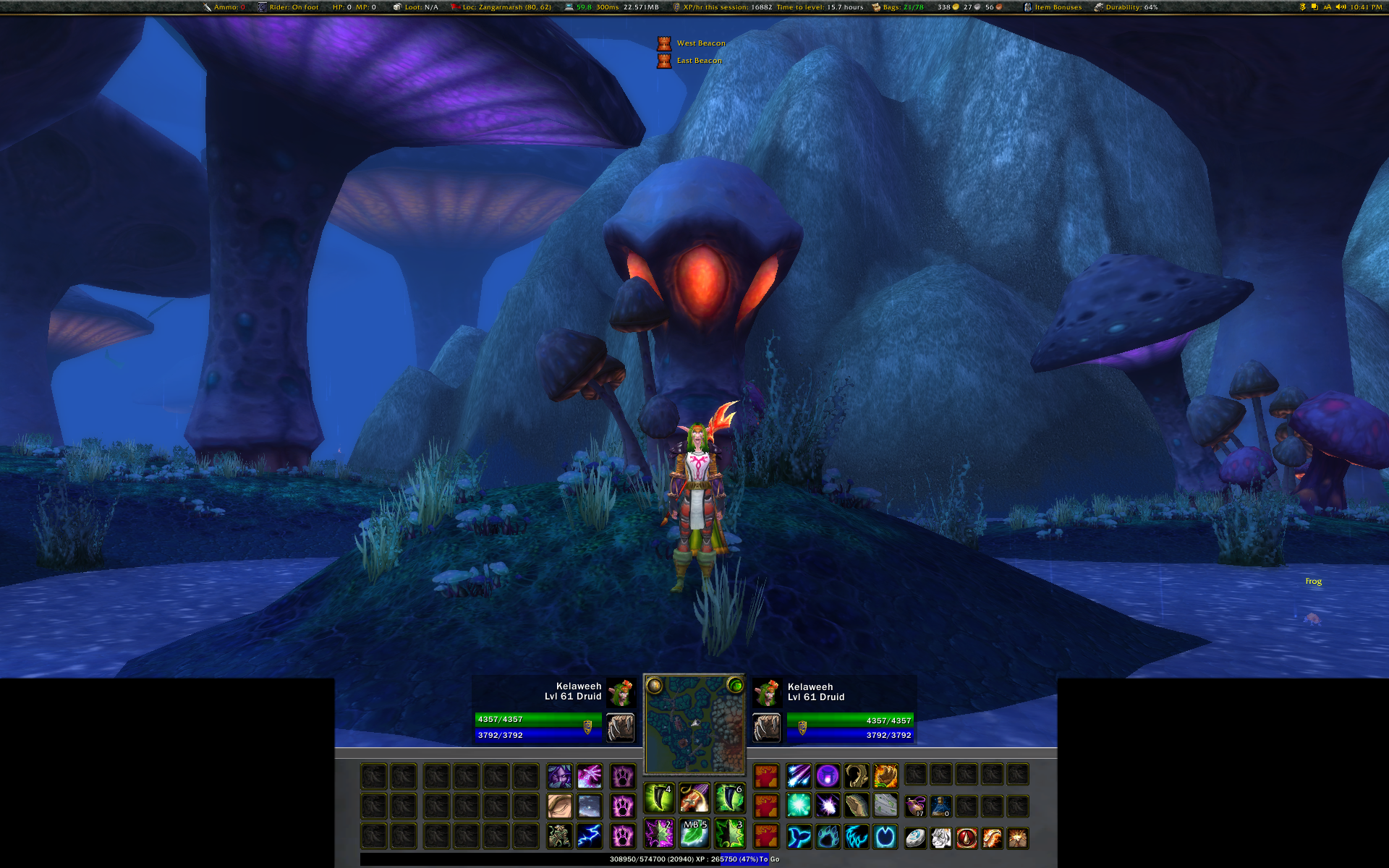Screen dimensions: 1389x868
Task: Click the glowing blue seal form icon
Action: (799, 838)
